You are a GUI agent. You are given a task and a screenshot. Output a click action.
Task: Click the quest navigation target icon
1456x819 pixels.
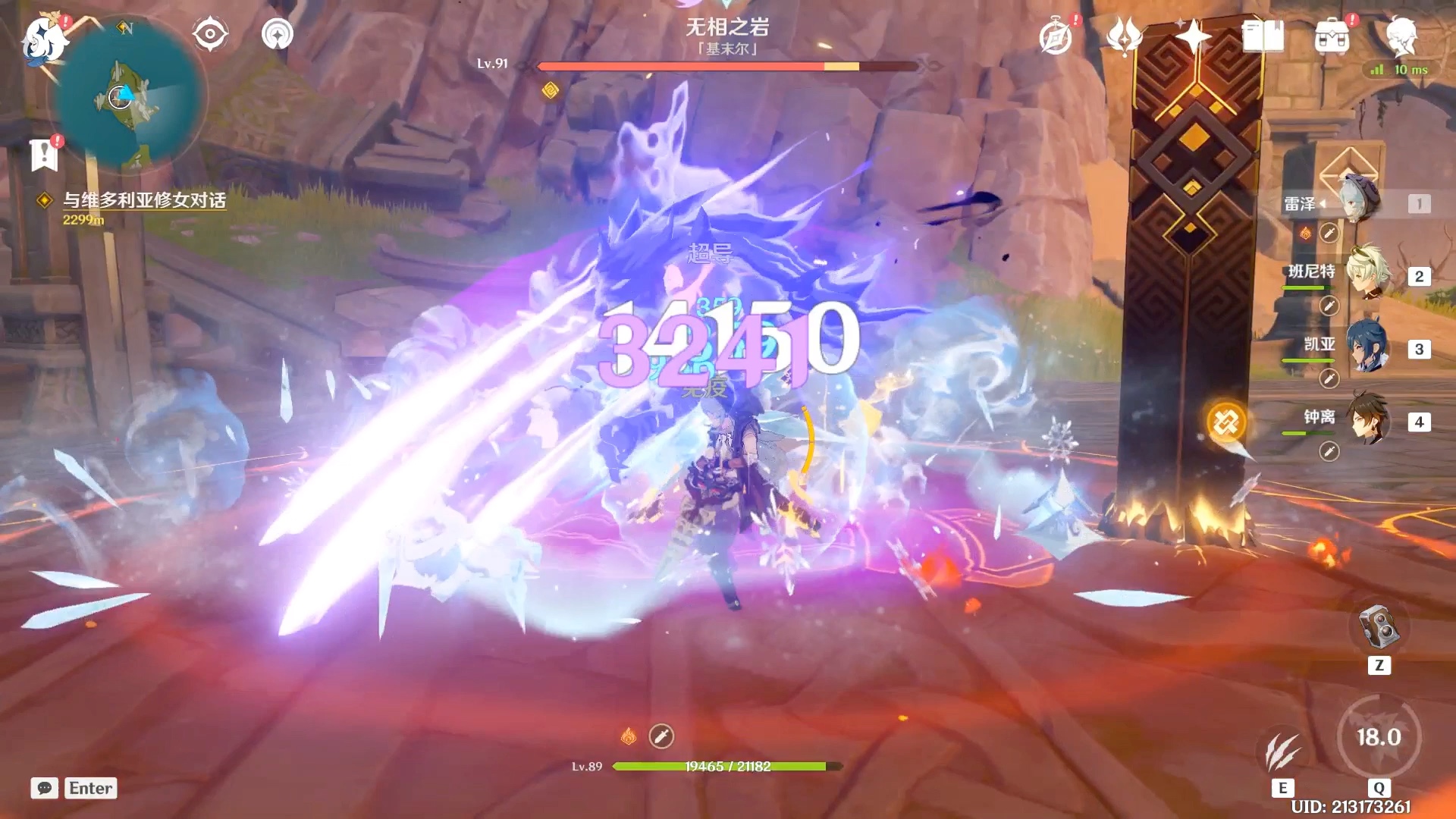point(209,34)
